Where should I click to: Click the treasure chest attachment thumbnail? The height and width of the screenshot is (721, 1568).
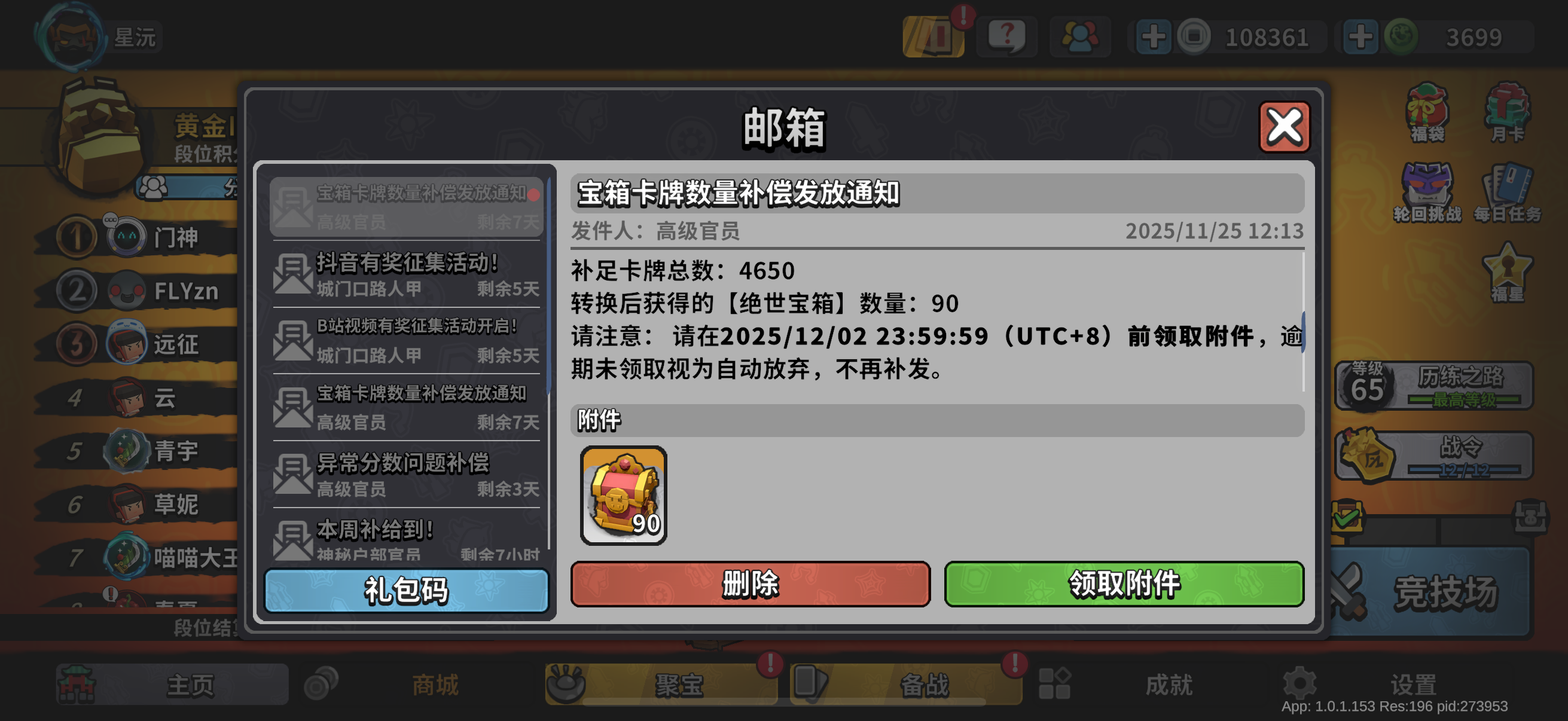click(623, 494)
